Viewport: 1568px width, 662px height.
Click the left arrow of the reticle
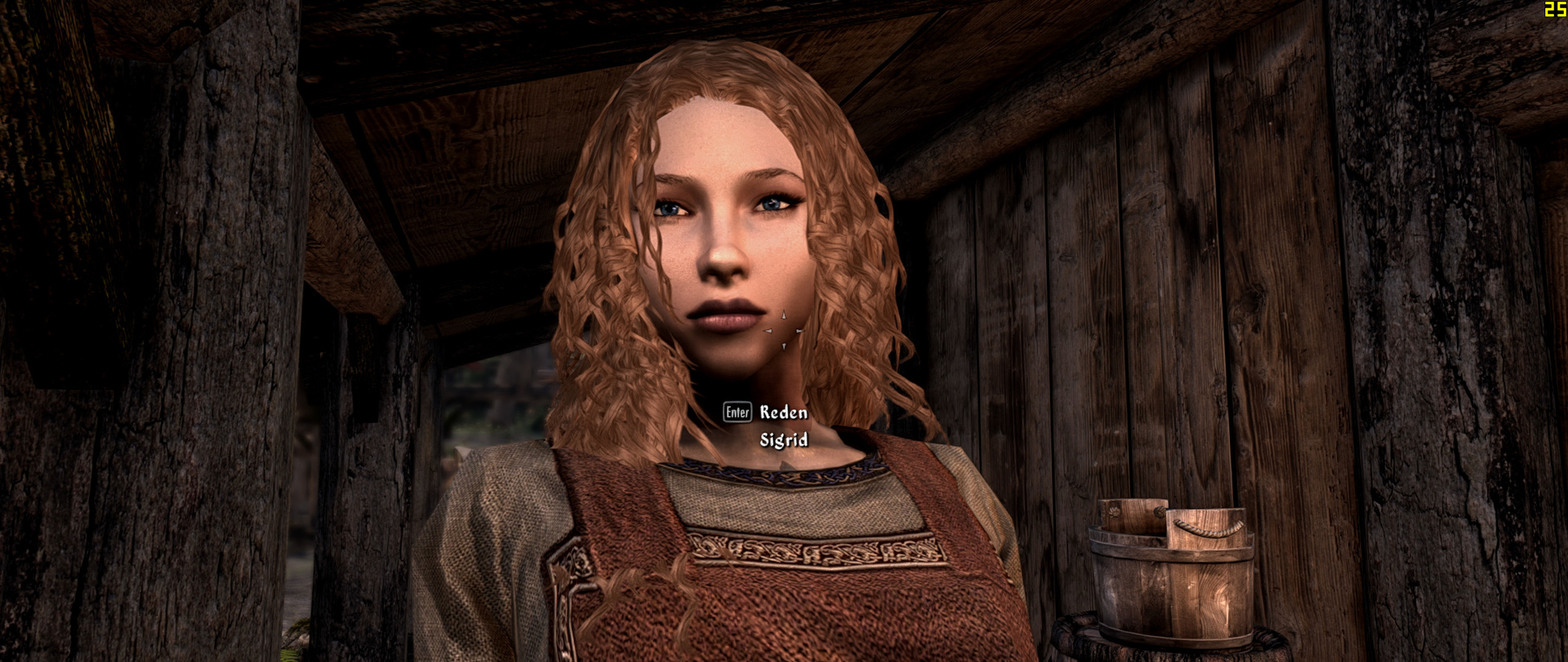point(768,330)
